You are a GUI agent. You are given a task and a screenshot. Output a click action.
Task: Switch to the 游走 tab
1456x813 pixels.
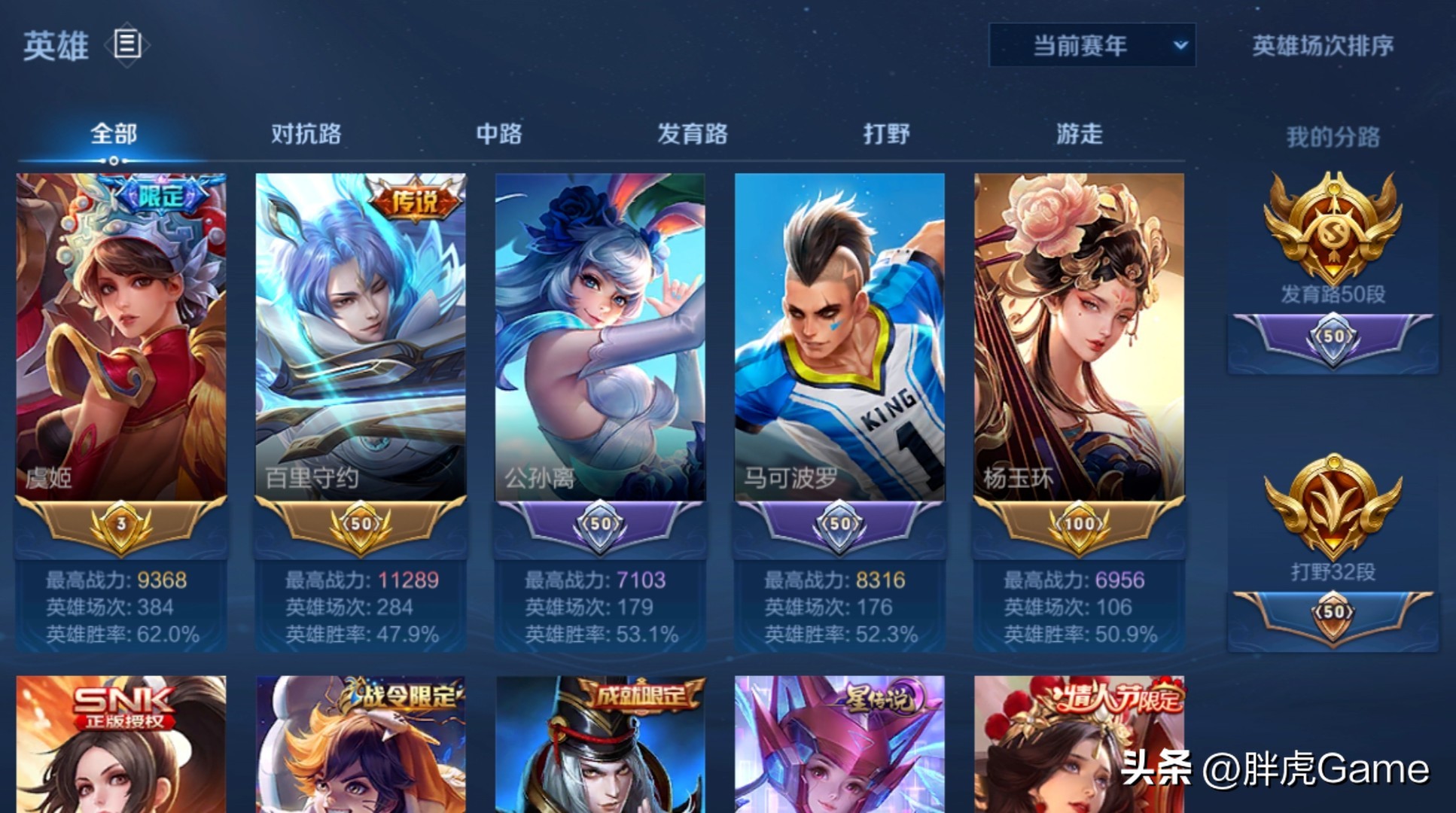[1079, 132]
